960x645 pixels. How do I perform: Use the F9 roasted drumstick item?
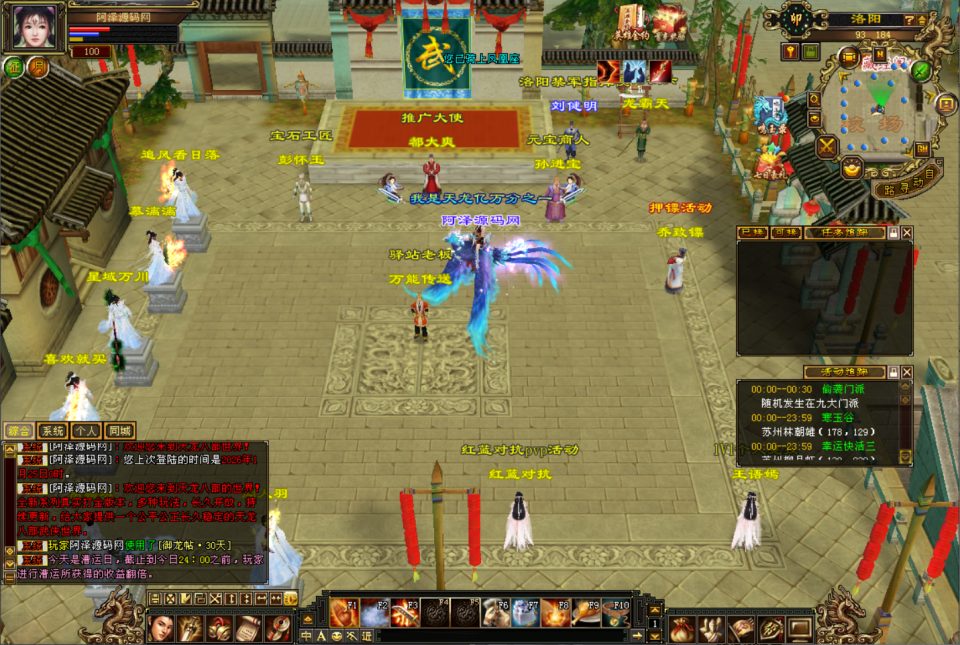[x=586, y=612]
